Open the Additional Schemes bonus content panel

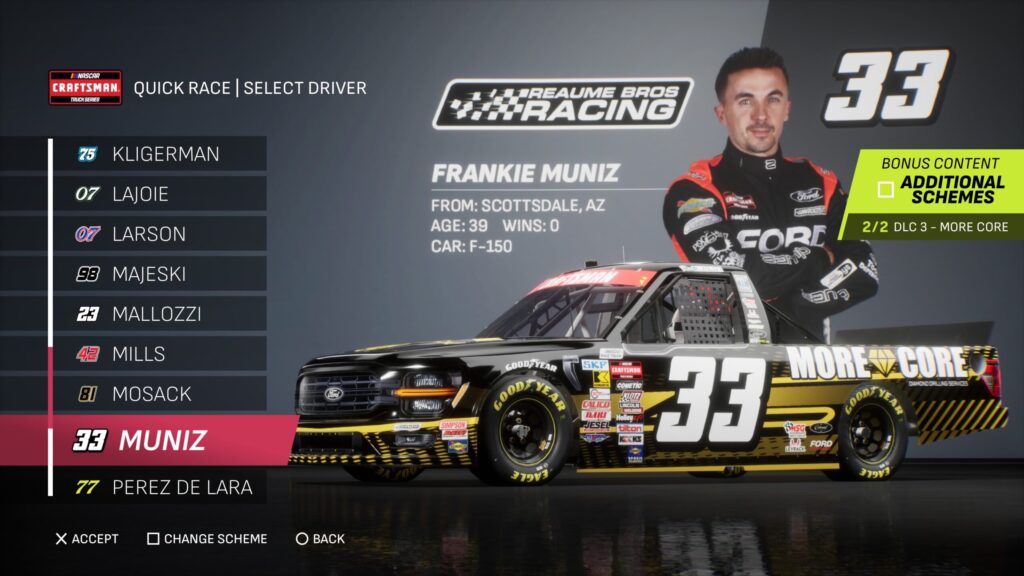(940, 189)
